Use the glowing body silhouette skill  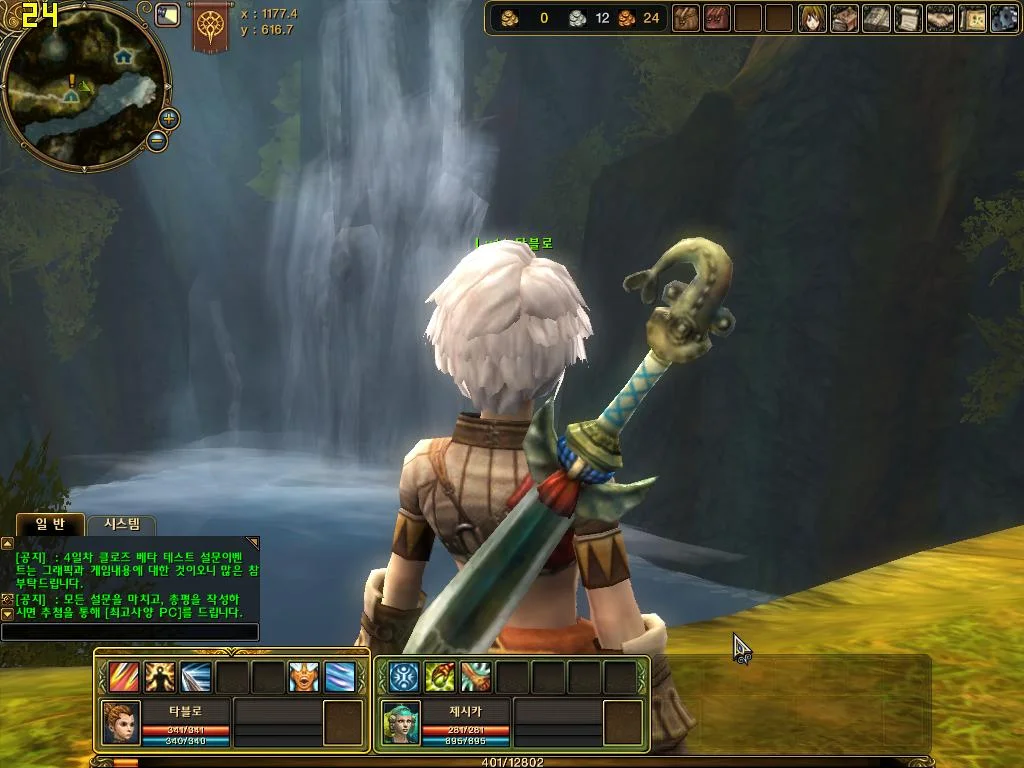point(160,677)
